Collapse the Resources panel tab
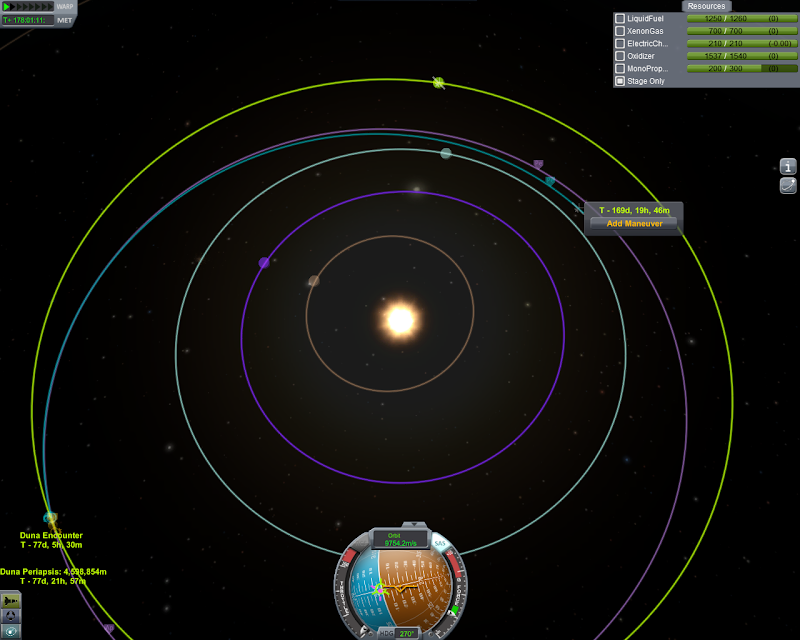The height and width of the screenshot is (640, 800). pos(706,6)
